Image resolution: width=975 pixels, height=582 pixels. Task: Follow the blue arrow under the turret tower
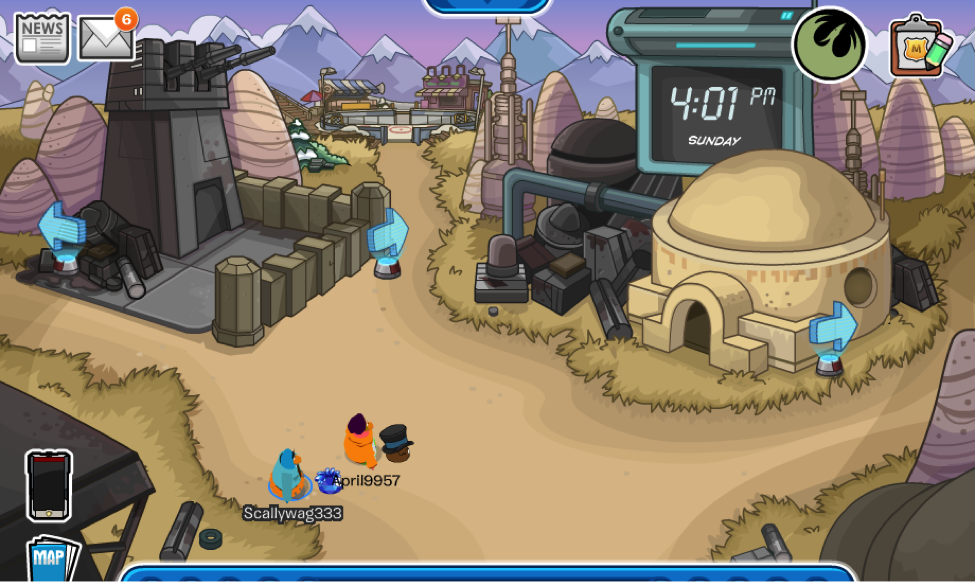[62, 228]
